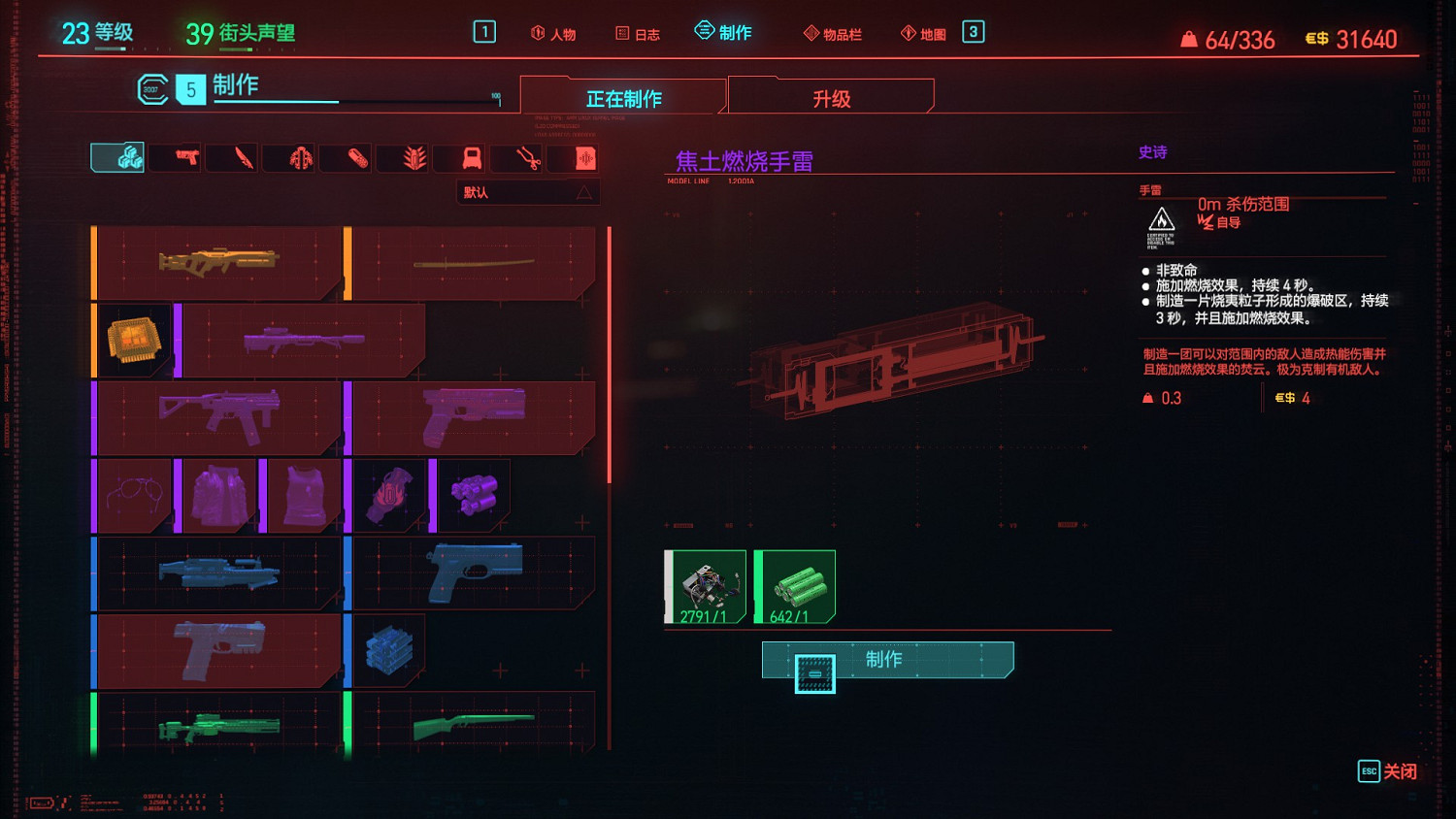
Task: Select the melee weapons filter icon
Action: pos(231,157)
